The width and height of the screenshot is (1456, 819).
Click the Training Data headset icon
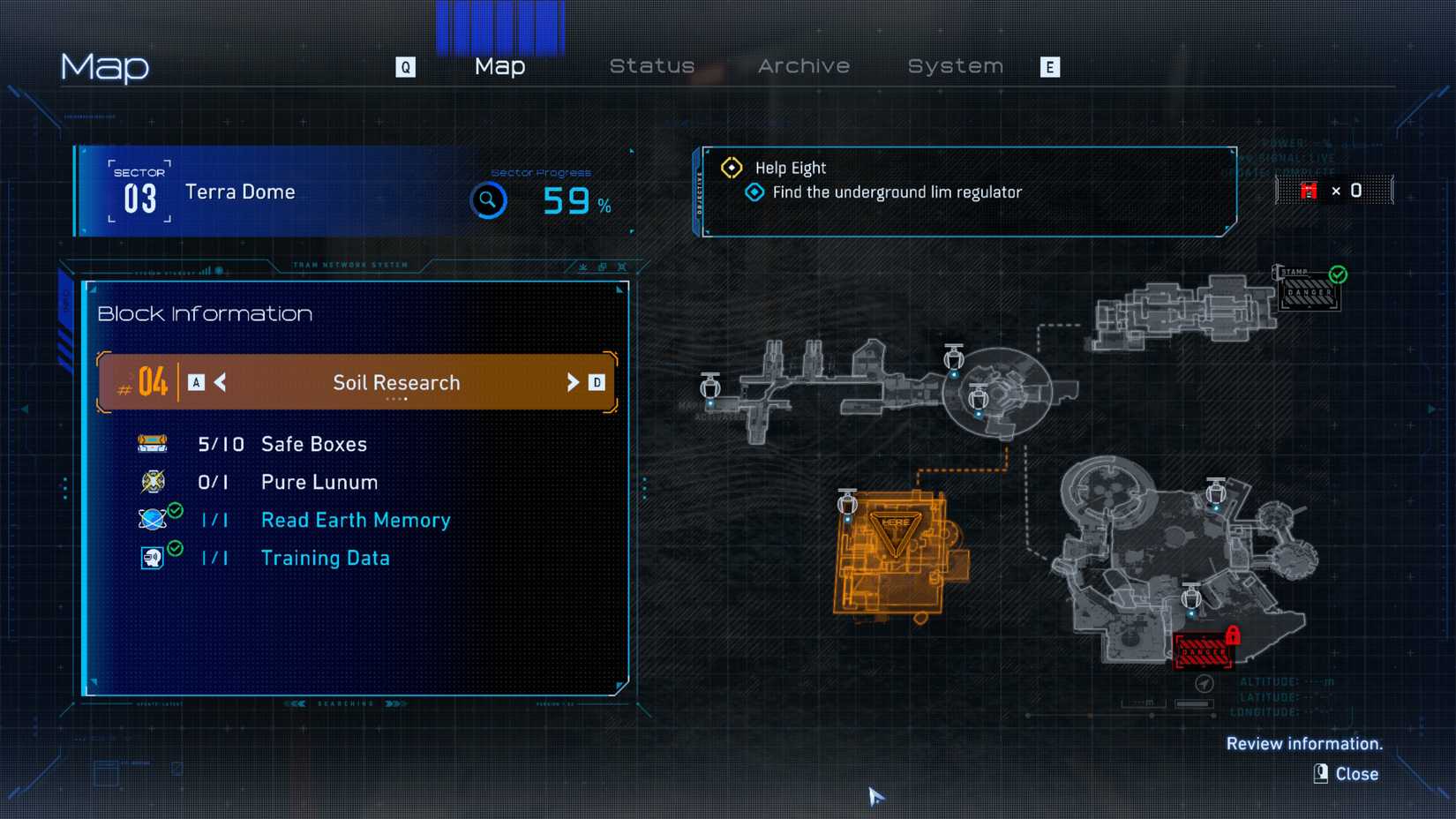pyautogui.click(x=152, y=558)
